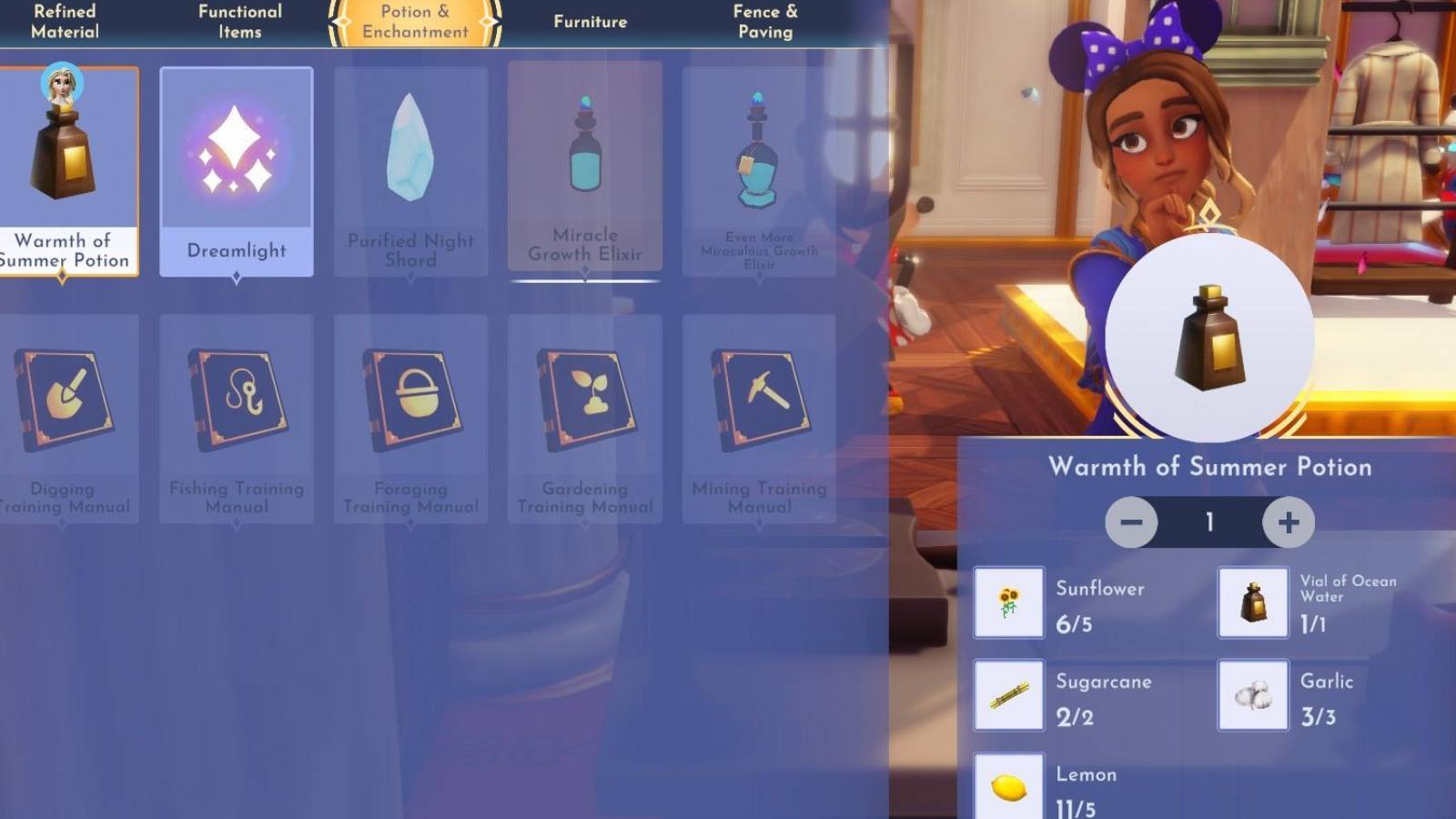Choose the Miracle Growth Elixir recipe
Screen dimensions: 1456x819
(x=585, y=168)
